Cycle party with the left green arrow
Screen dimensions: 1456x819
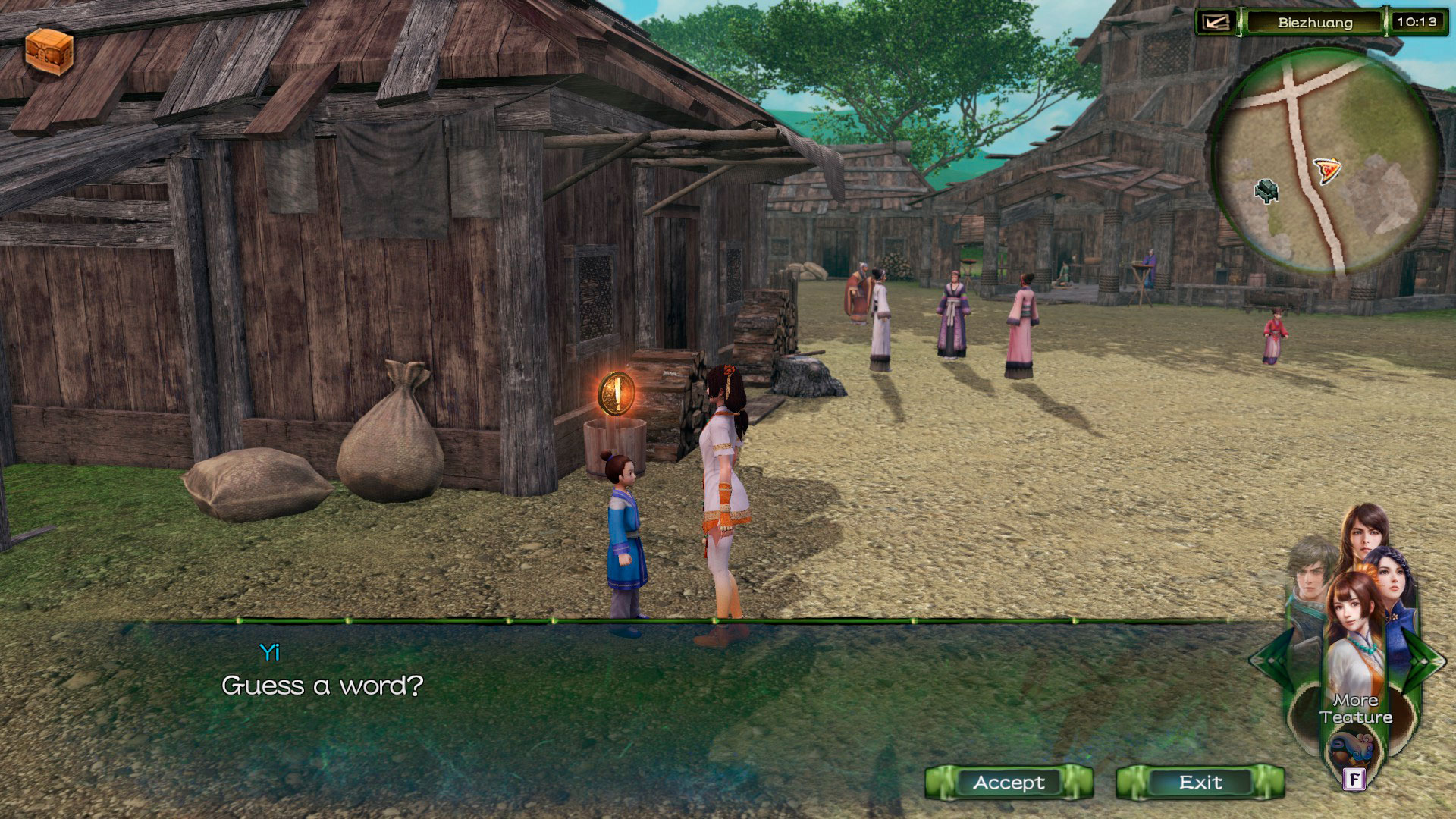(x=1267, y=660)
